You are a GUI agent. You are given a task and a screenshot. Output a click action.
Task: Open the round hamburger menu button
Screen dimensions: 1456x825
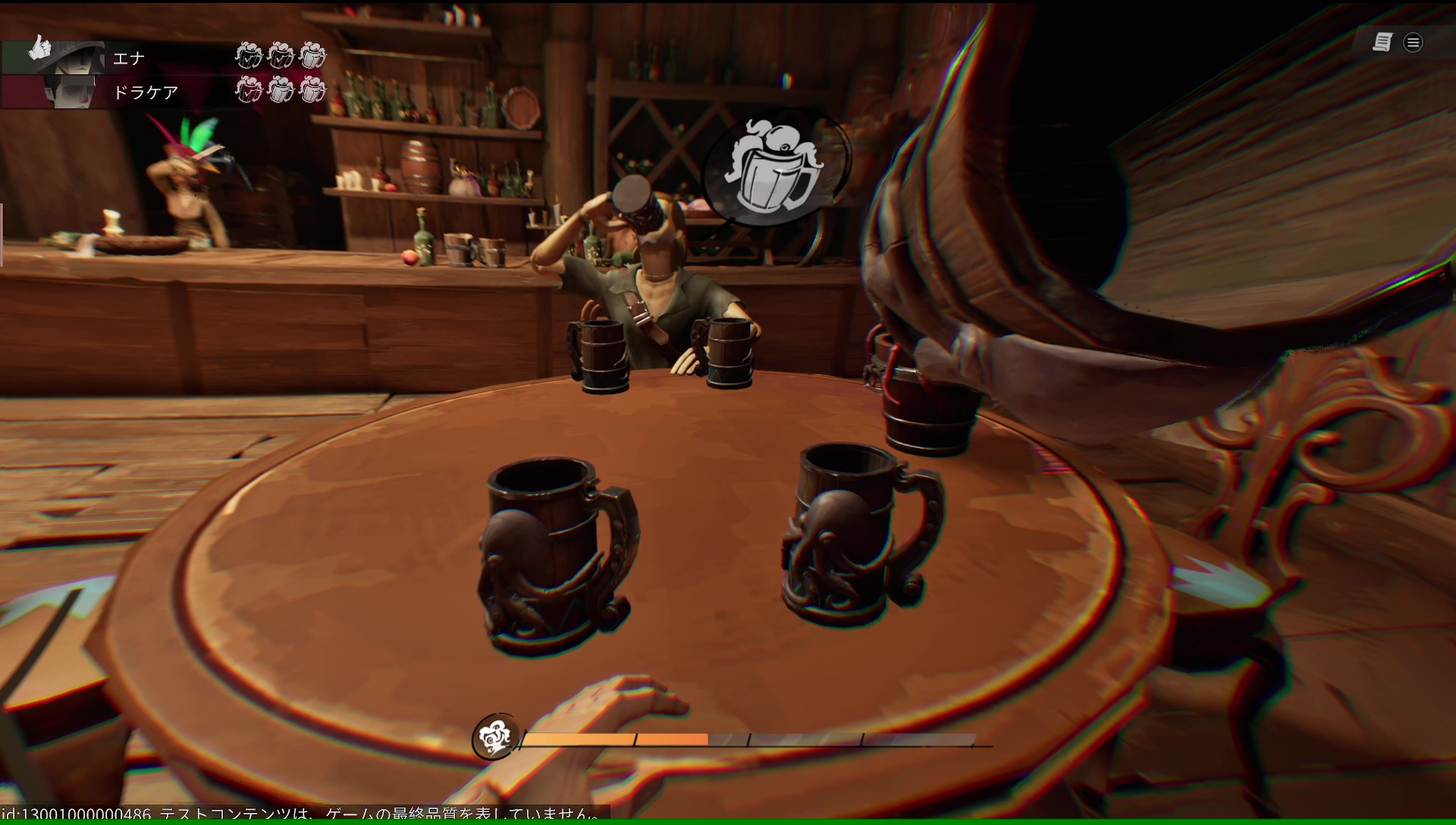pos(1413,42)
